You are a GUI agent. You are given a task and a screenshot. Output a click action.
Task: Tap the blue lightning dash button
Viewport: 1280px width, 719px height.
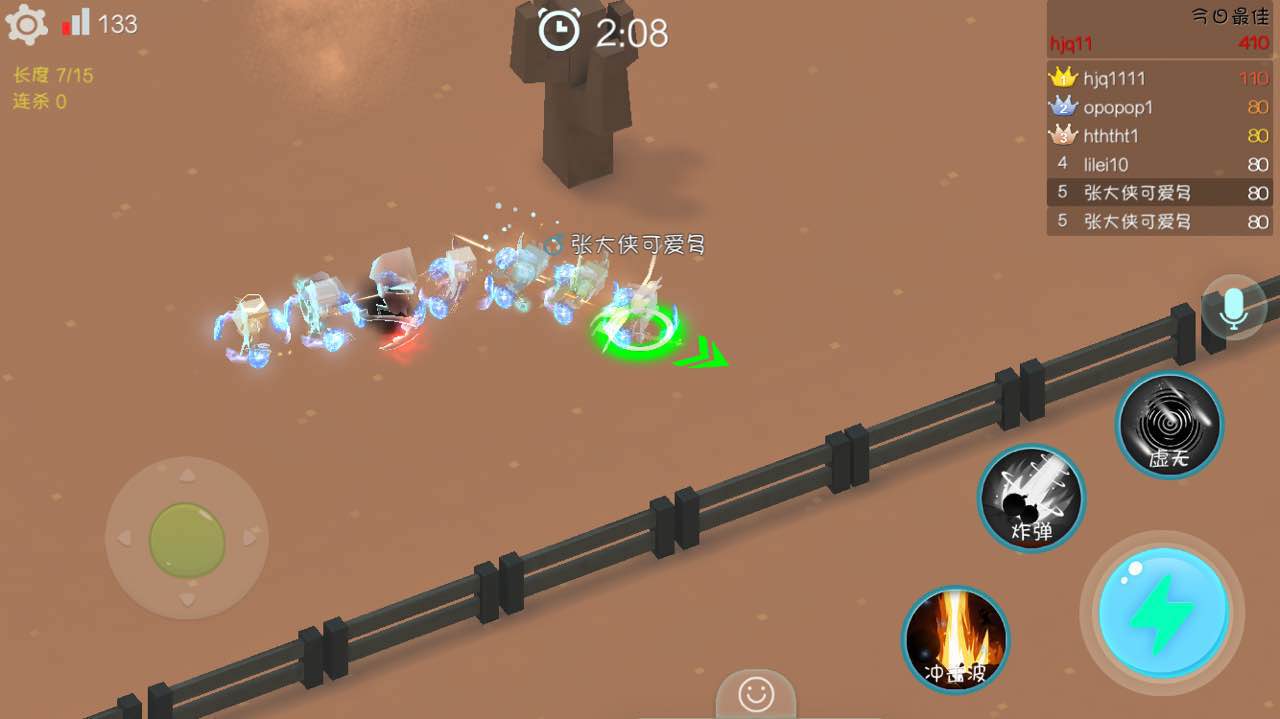(1162, 612)
